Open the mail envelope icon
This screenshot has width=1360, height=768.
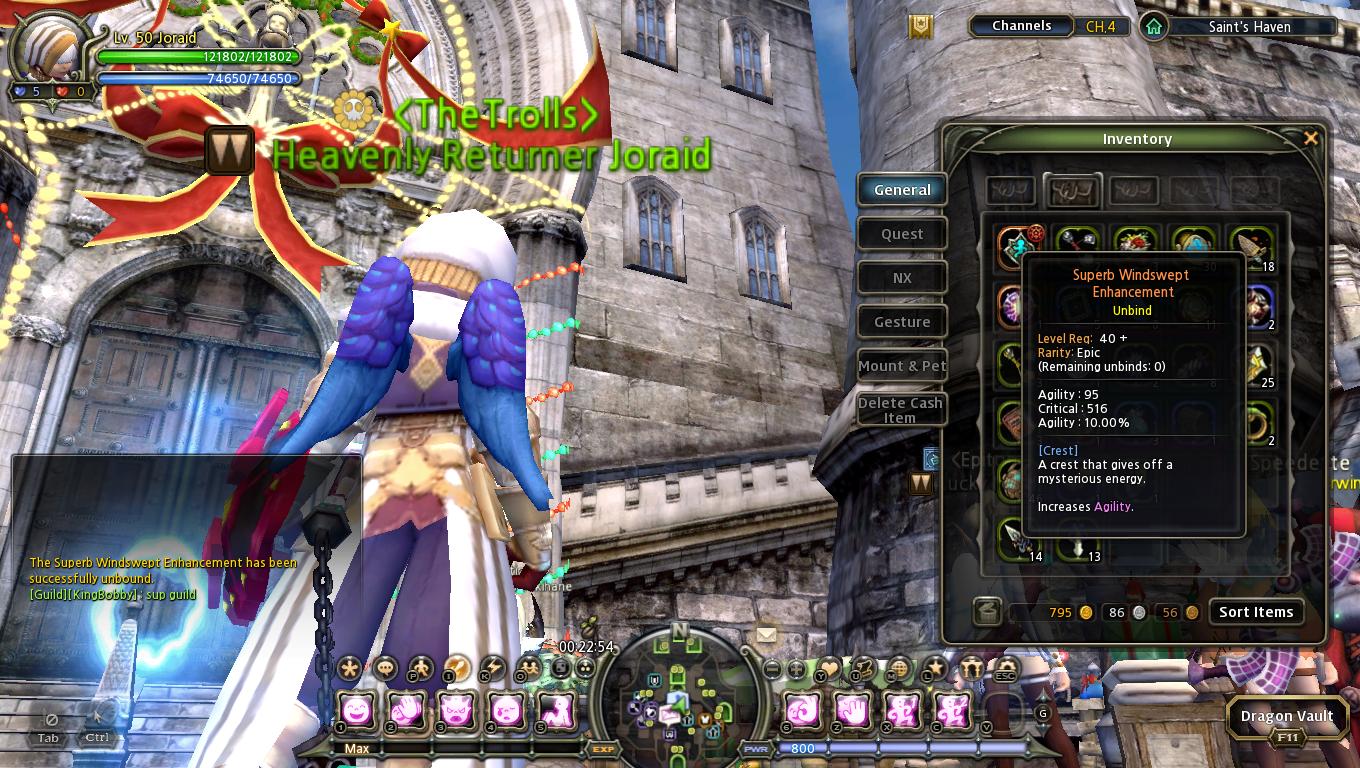[x=766, y=634]
